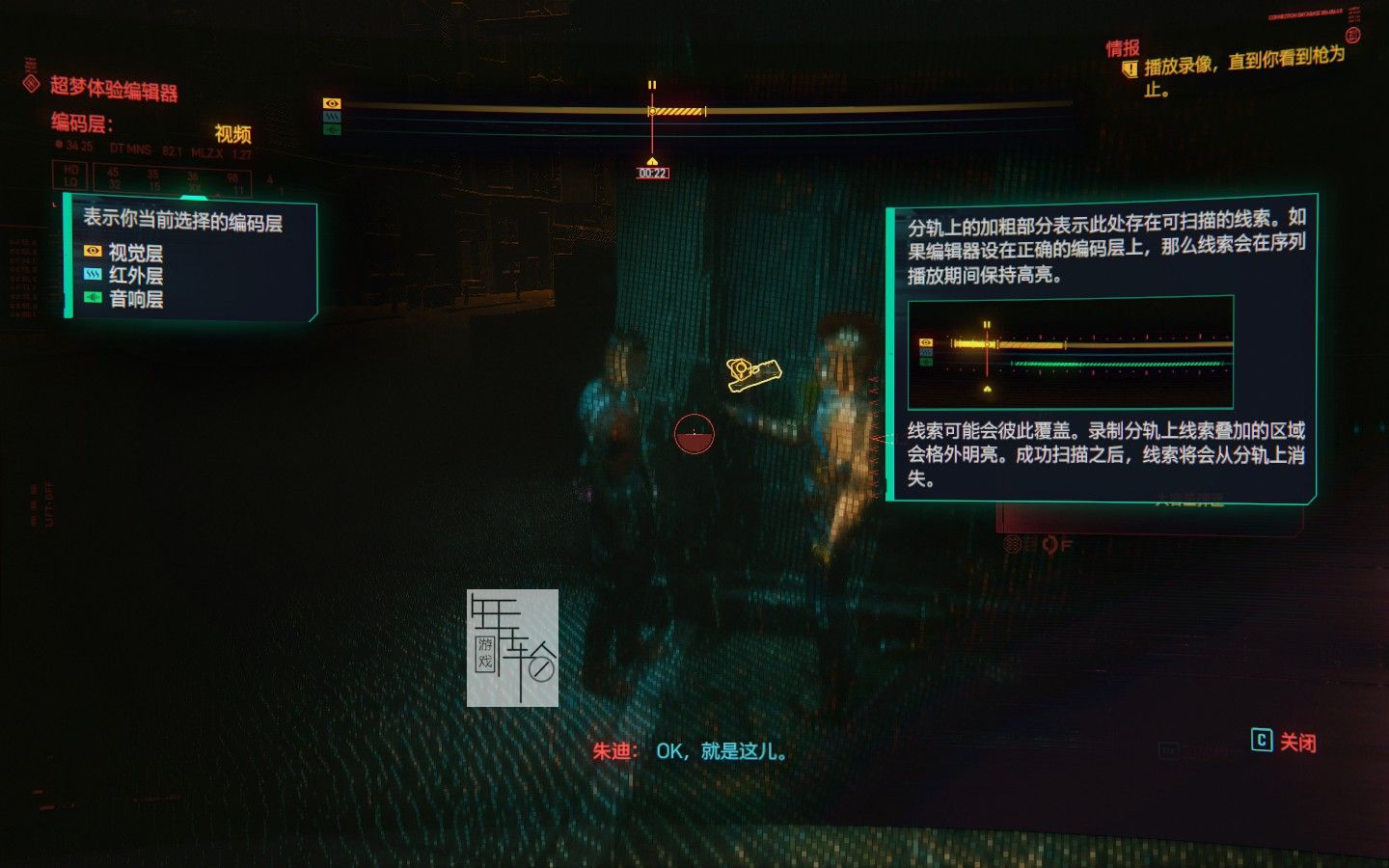Click the timeline scrubber playhead
Viewport: 1389px width, 868px height.
pyautogui.click(x=653, y=110)
